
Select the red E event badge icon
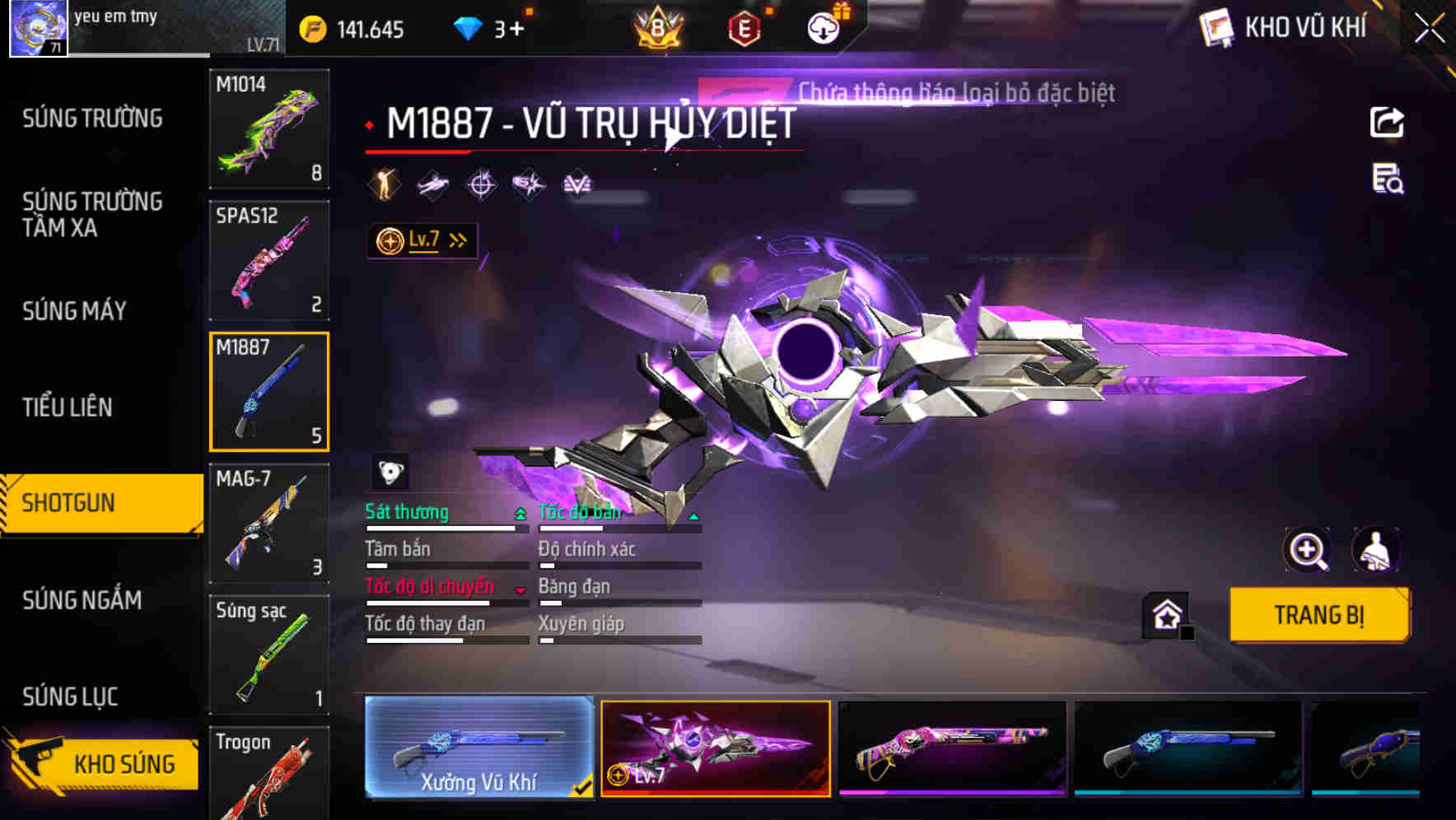743,26
